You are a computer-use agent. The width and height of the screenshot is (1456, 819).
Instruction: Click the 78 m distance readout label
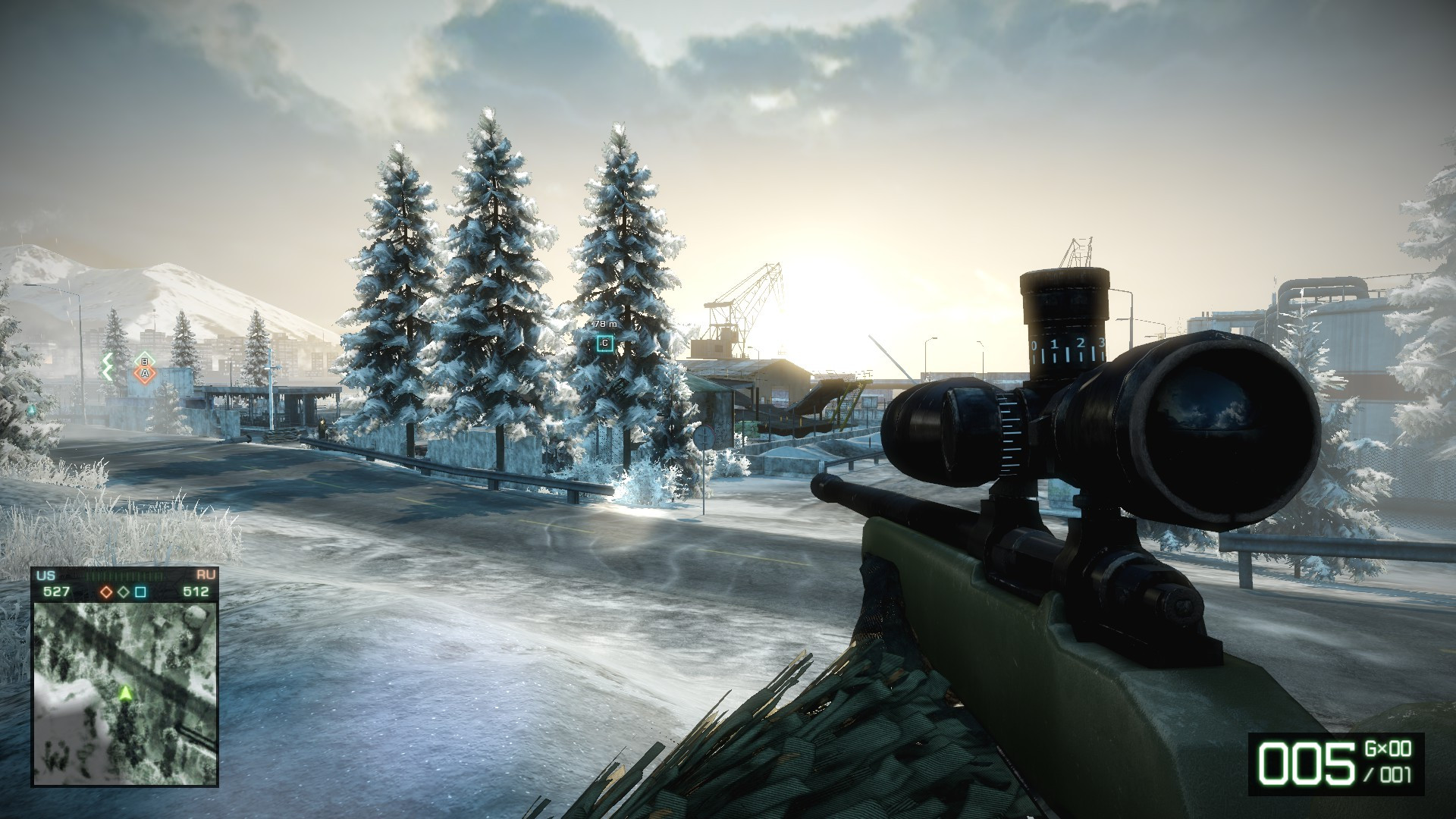(604, 322)
